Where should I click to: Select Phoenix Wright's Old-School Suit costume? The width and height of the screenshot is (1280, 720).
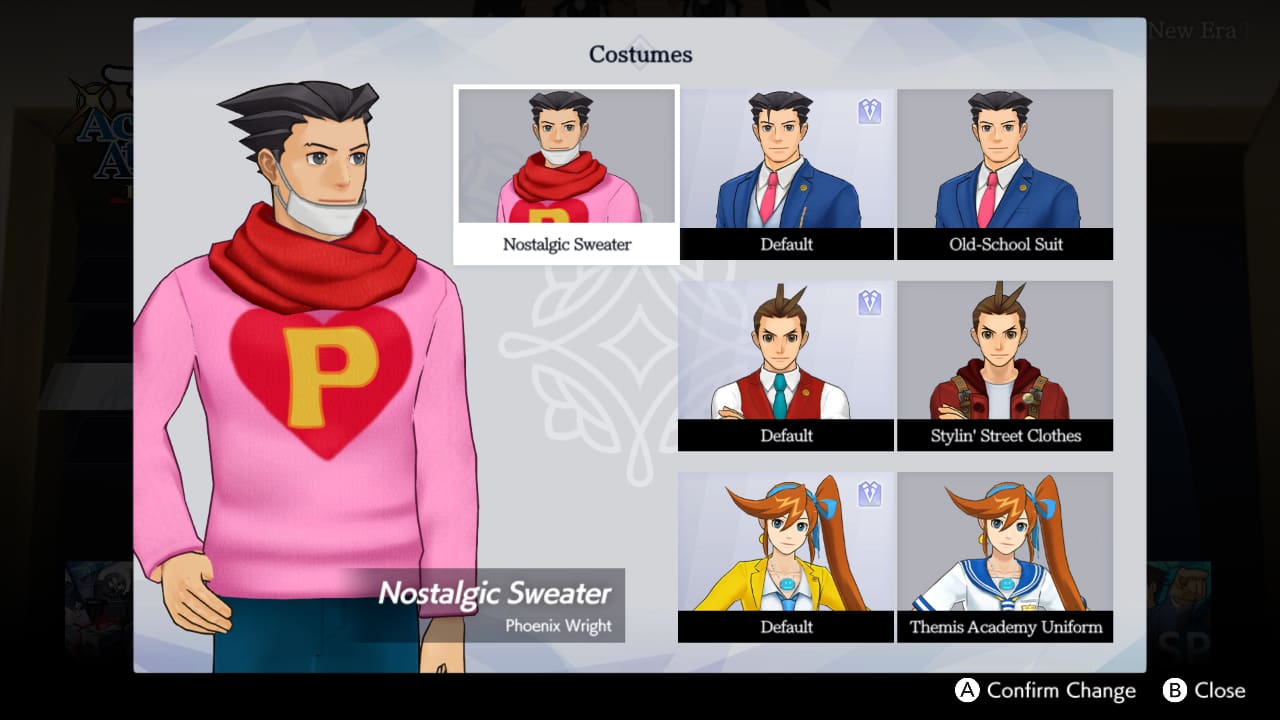[1005, 160]
